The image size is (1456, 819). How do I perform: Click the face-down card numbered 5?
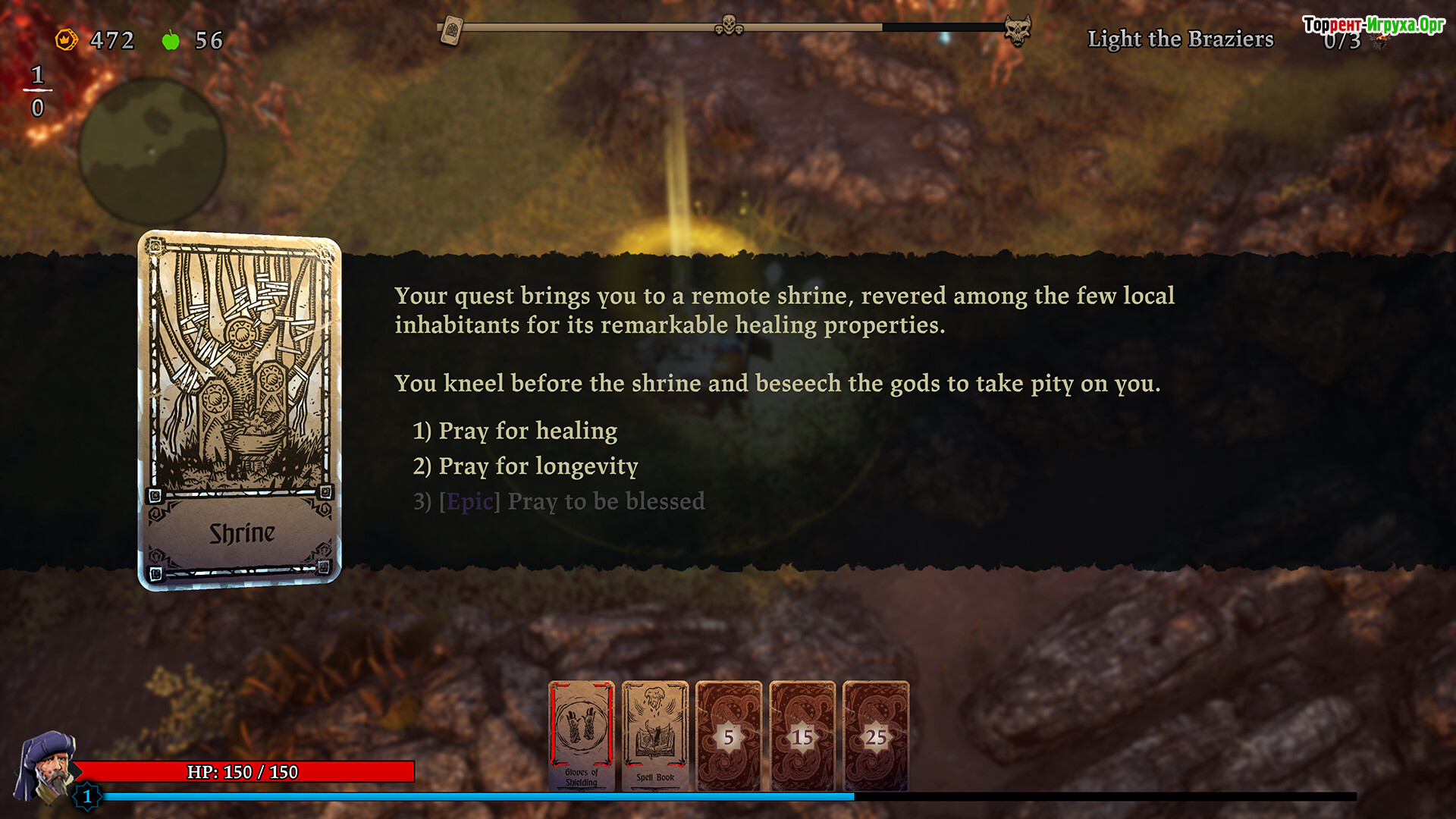point(729,736)
